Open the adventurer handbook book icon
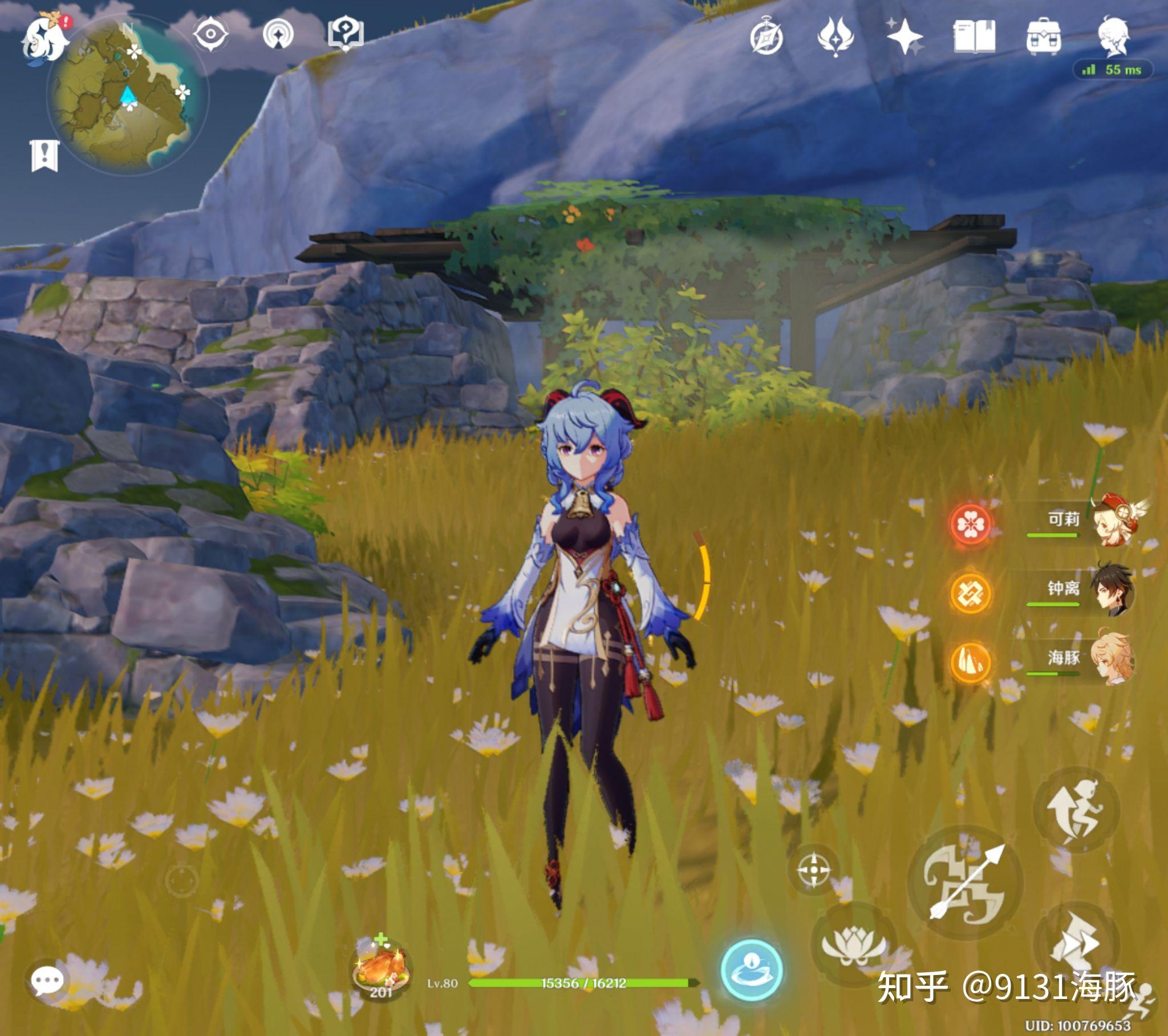The image size is (1168, 1036). [974, 37]
